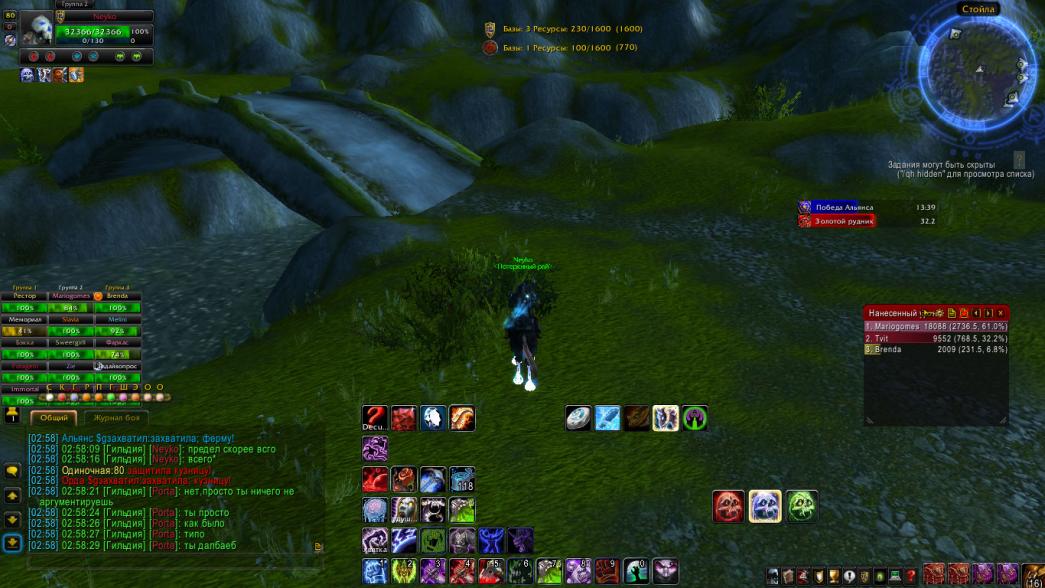
Task: Activate the blue frost skull presence
Action: [765, 506]
